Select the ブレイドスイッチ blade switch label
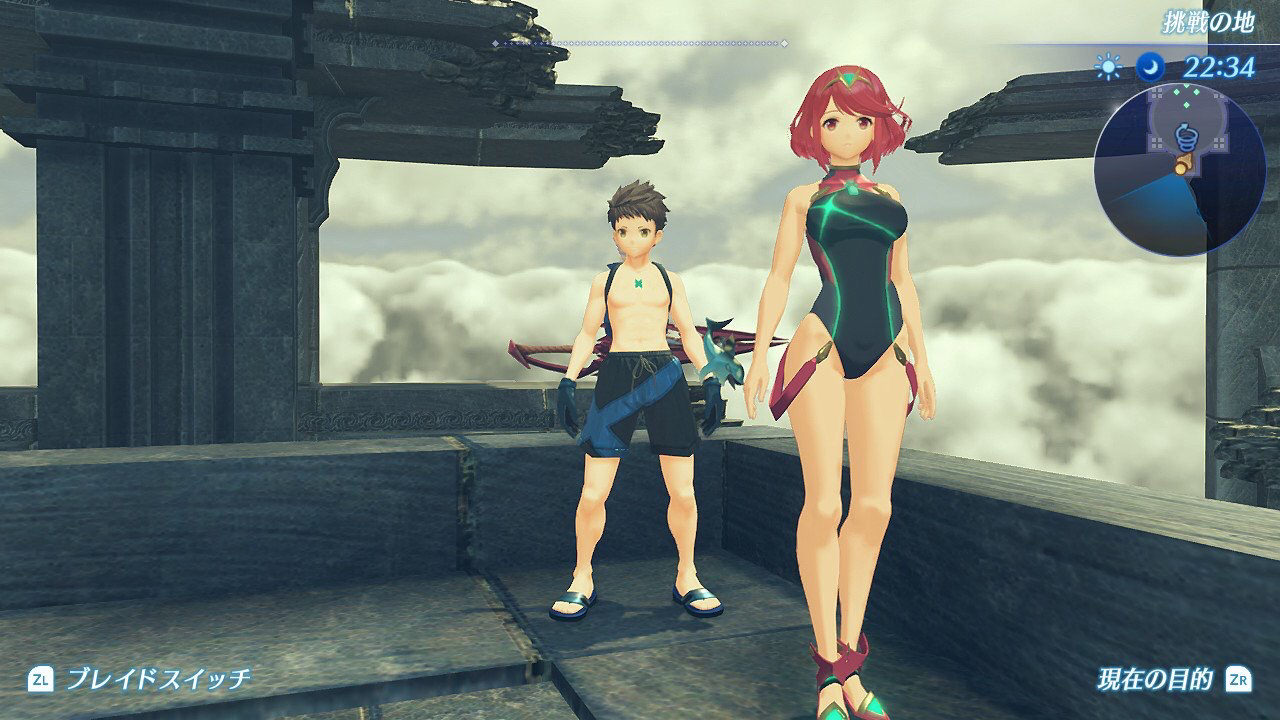This screenshot has height=720, width=1280. coord(157,679)
